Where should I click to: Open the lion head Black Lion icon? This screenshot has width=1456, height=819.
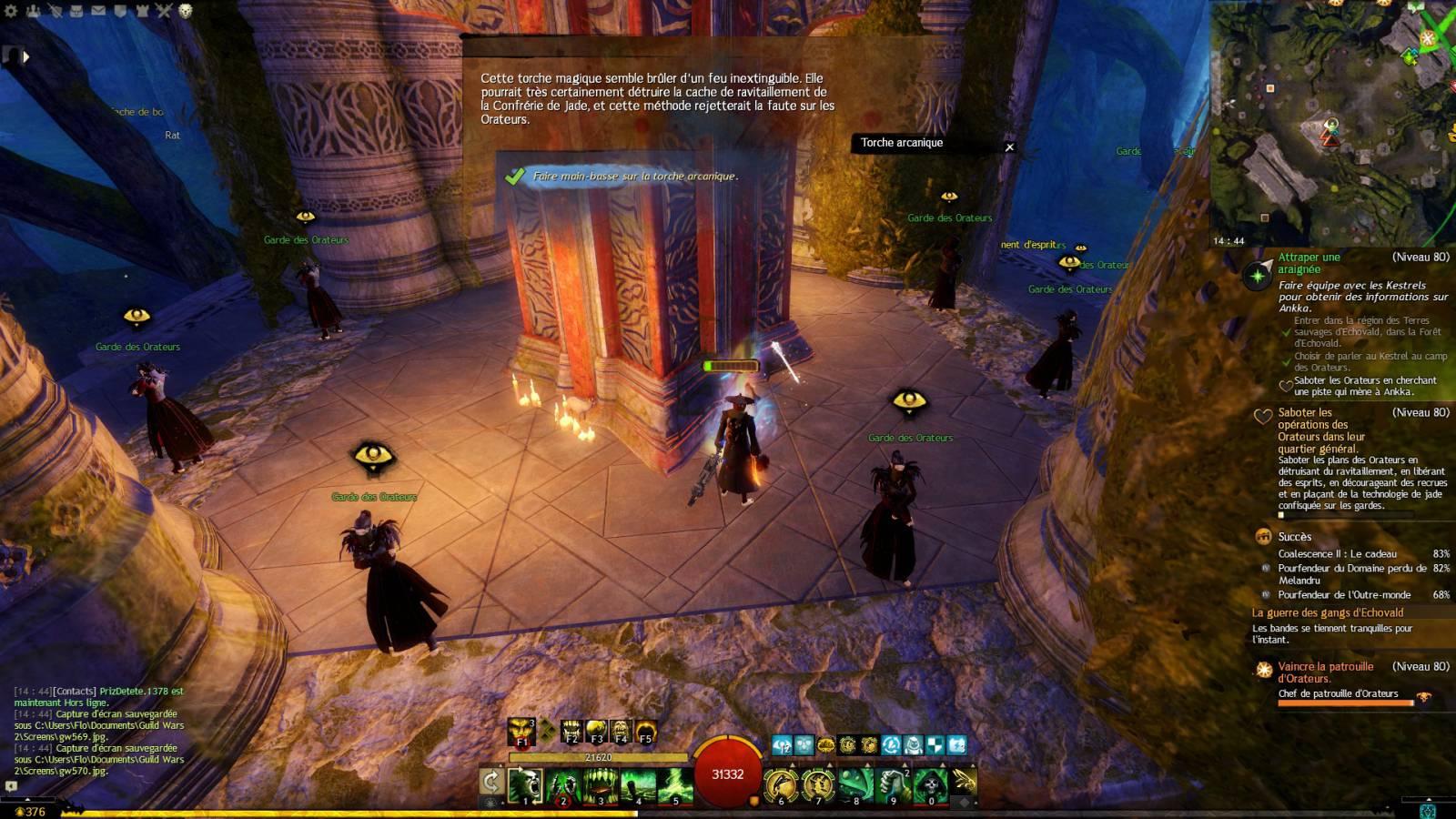(185, 11)
